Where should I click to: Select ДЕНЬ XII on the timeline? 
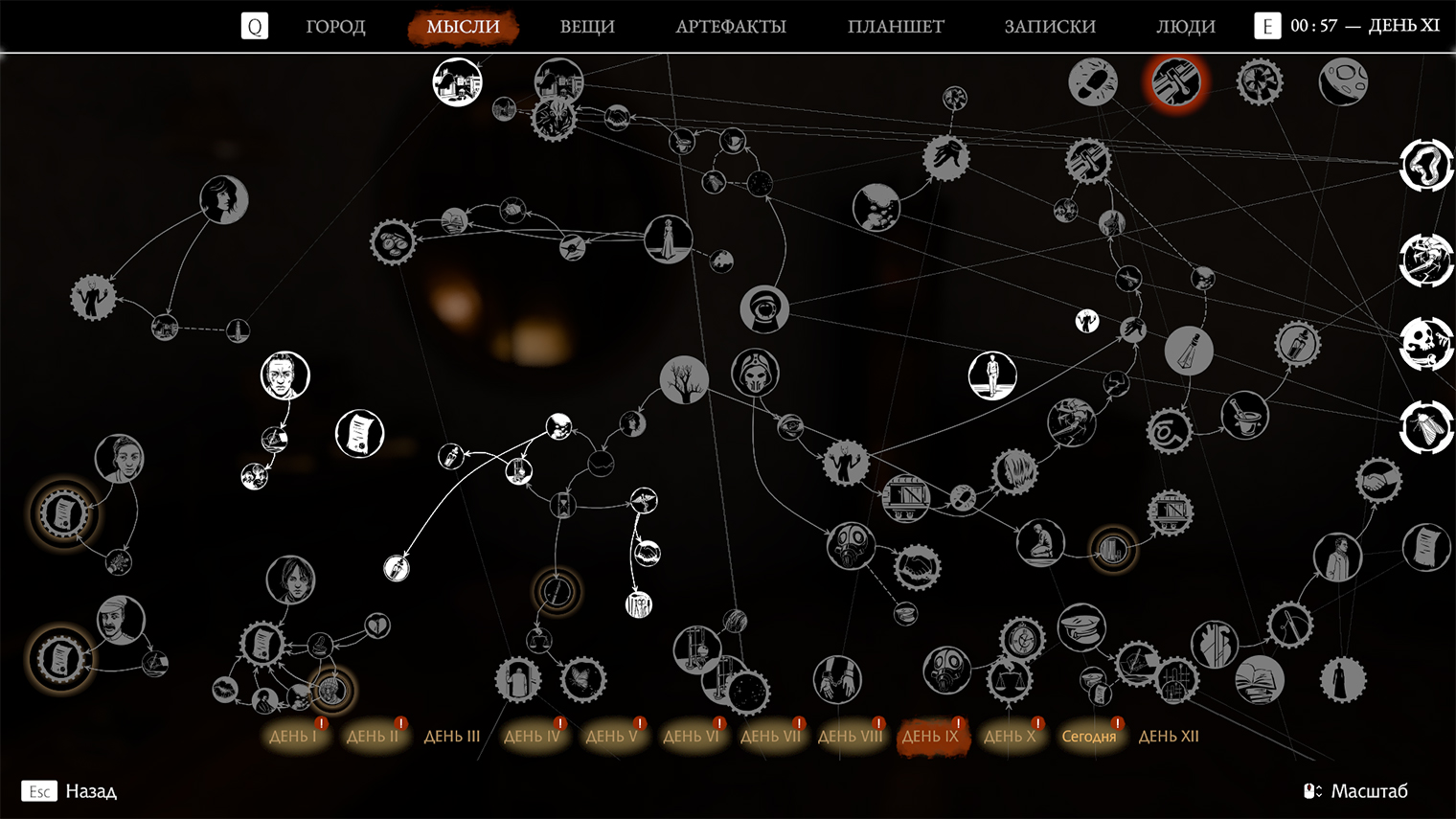(x=1168, y=737)
